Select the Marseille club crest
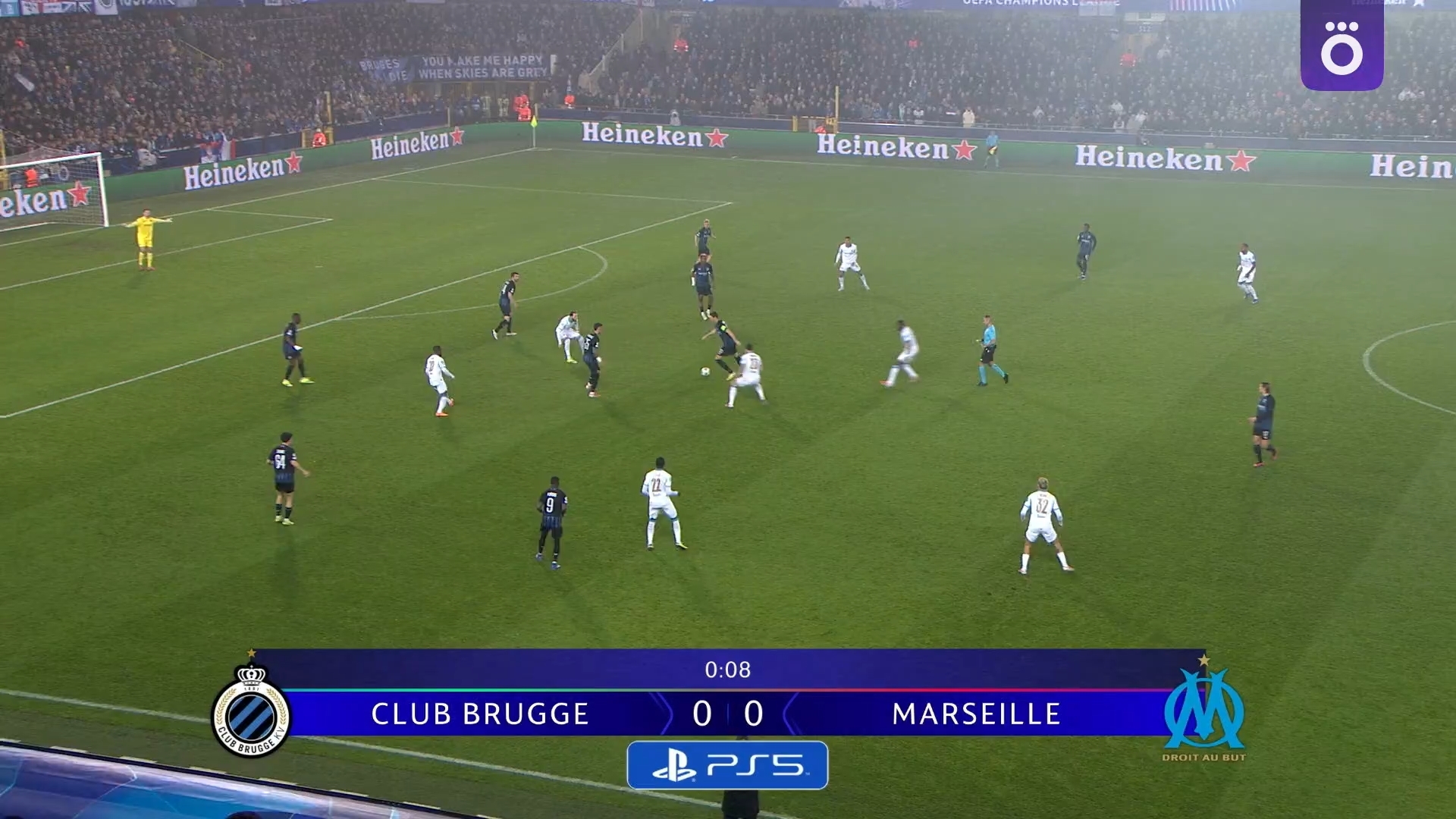Screen dimensions: 1456x819 pyautogui.click(x=1203, y=711)
